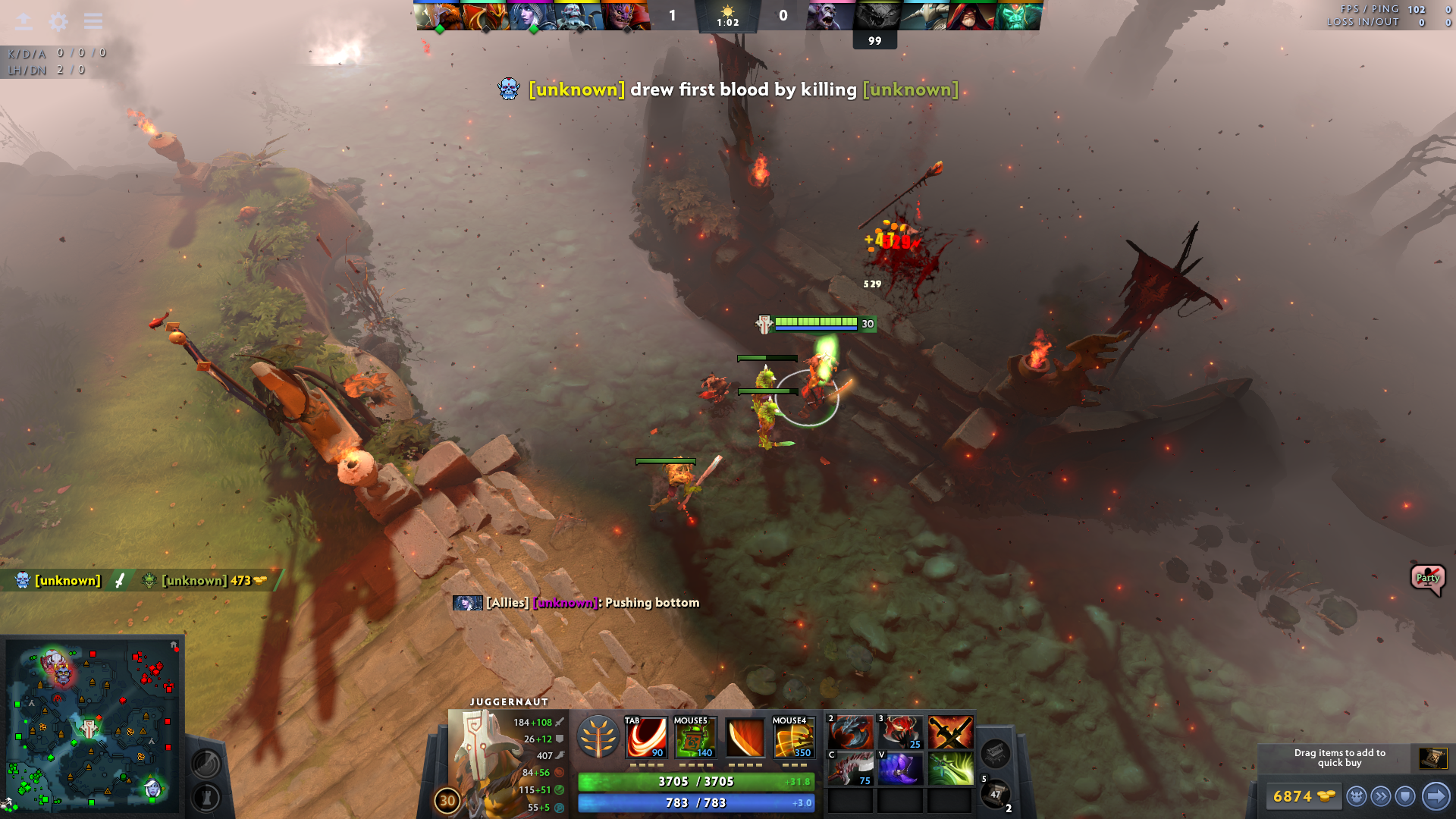Click the courier deliver double-arrow button
The height and width of the screenshot is (819, 1456).
pos(1381,796)
